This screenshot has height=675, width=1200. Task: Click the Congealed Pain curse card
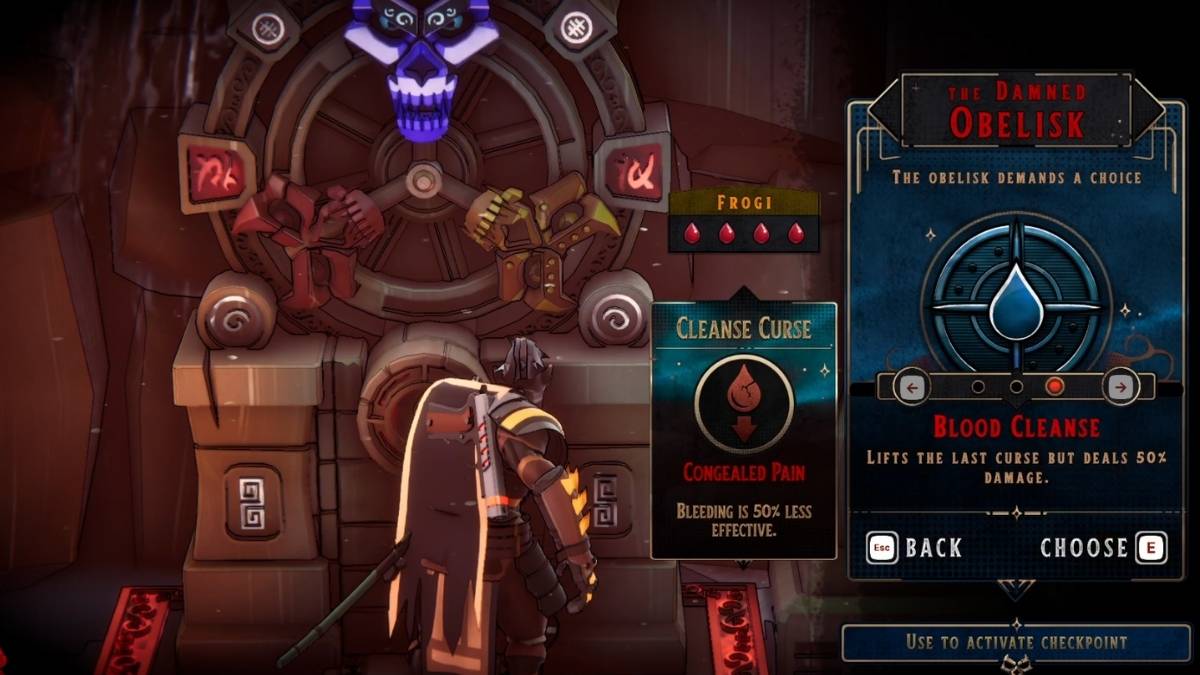[x=744, y=430]
